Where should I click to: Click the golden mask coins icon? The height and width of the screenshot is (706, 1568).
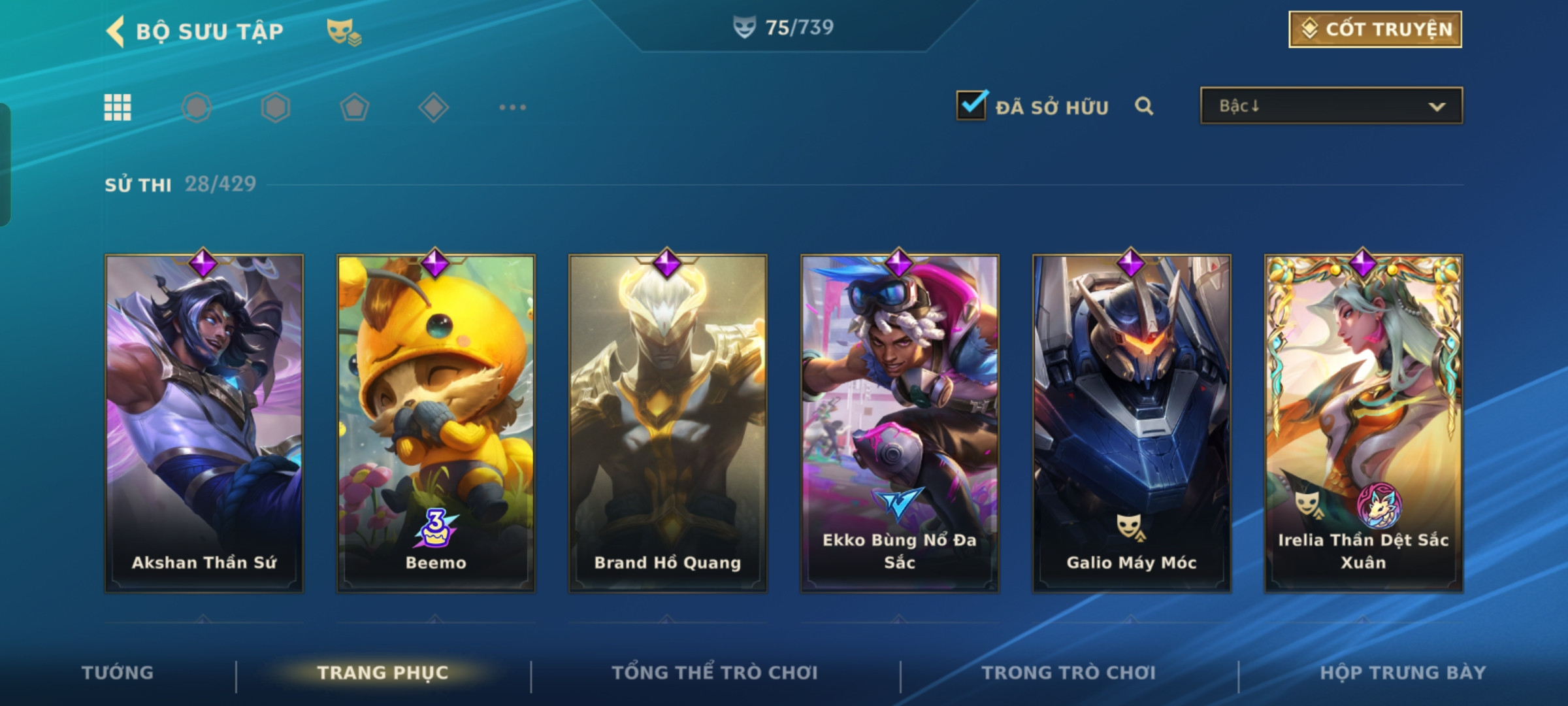coord(344,31)
